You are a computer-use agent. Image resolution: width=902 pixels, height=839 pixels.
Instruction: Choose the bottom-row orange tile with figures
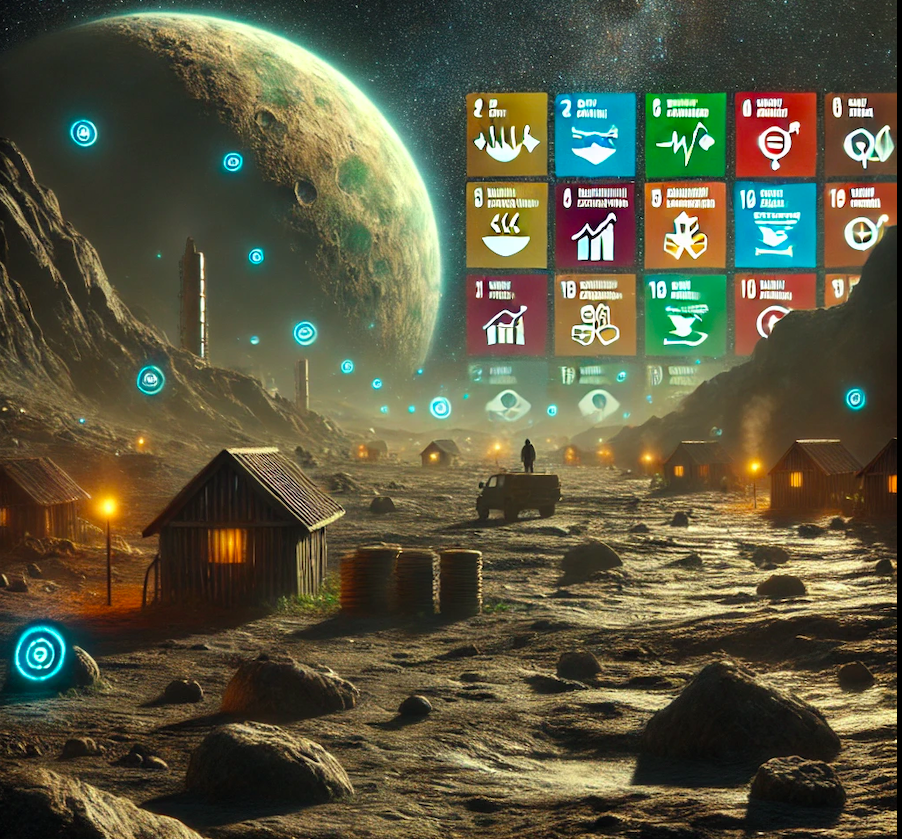(595, 315)
